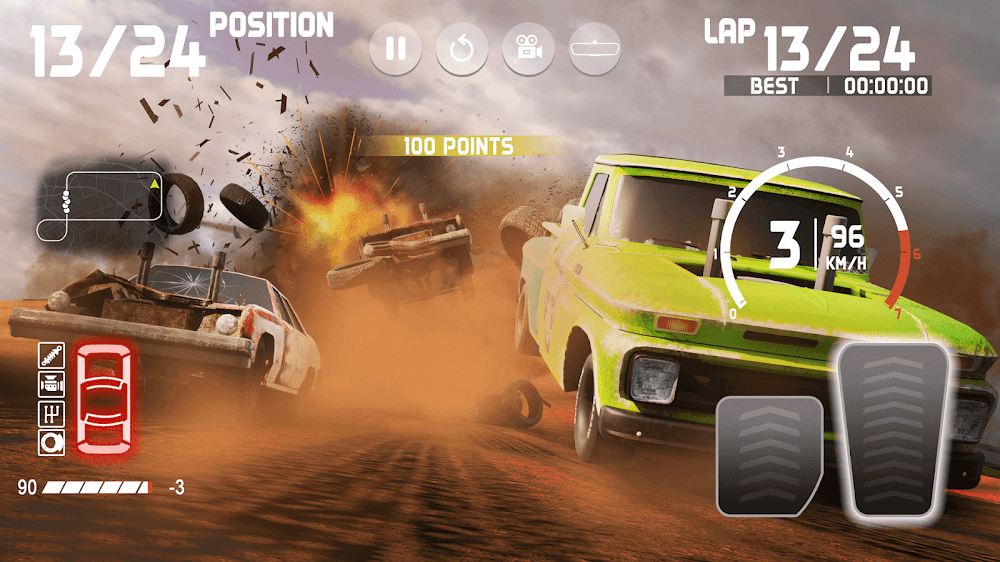
Task: Apply the brake pedal
Action: (768, 454)
